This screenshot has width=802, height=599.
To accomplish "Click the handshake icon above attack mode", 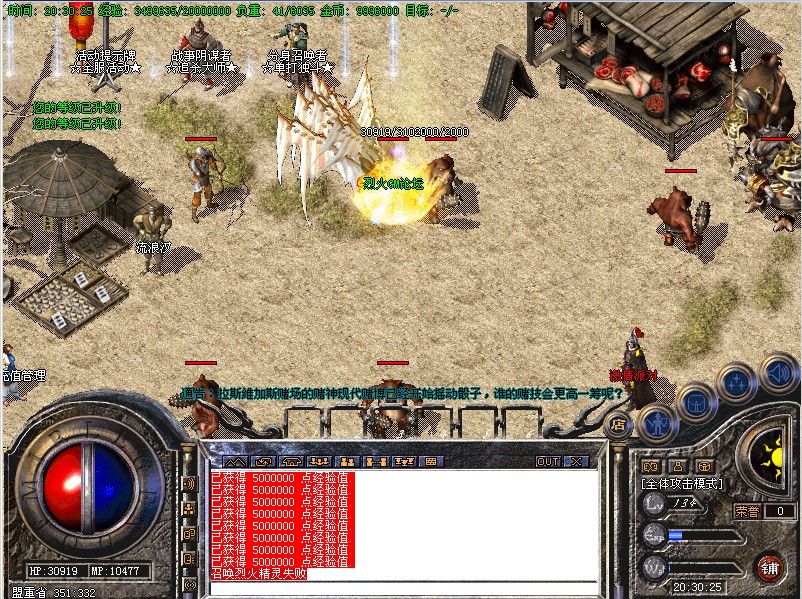I will coord(650,466).
